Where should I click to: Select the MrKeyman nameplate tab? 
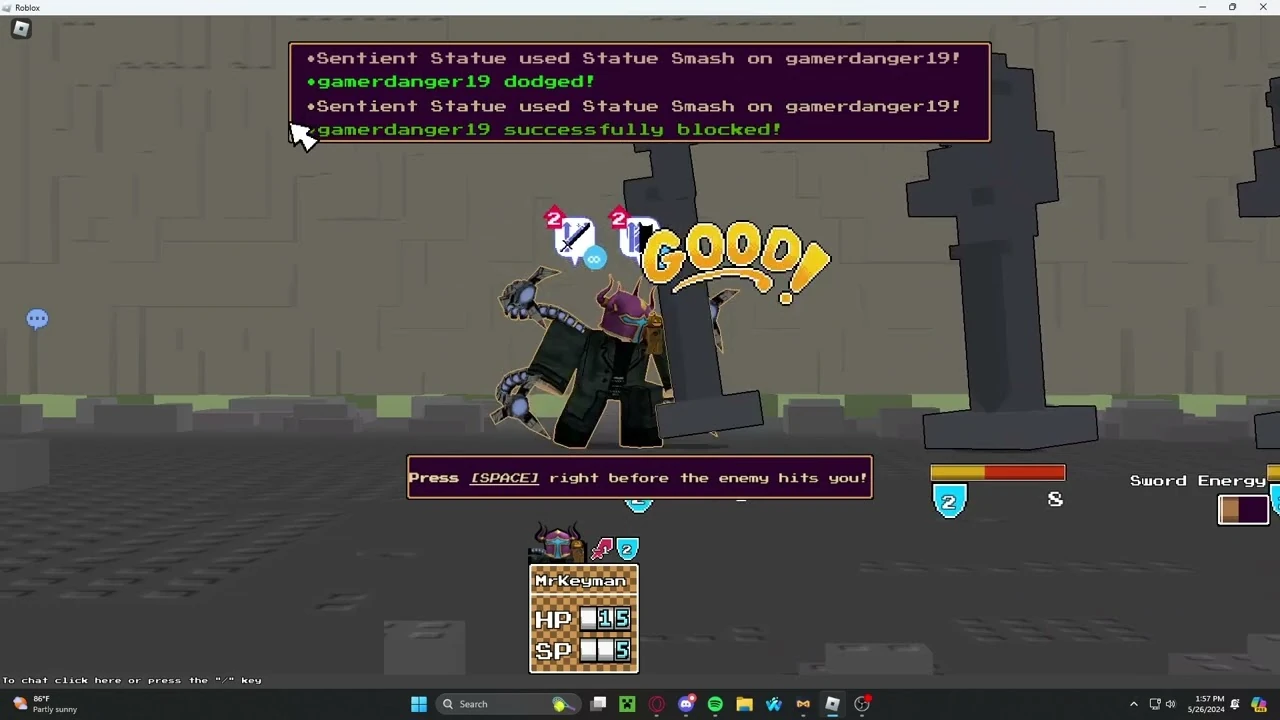click(x=582, y=580)
